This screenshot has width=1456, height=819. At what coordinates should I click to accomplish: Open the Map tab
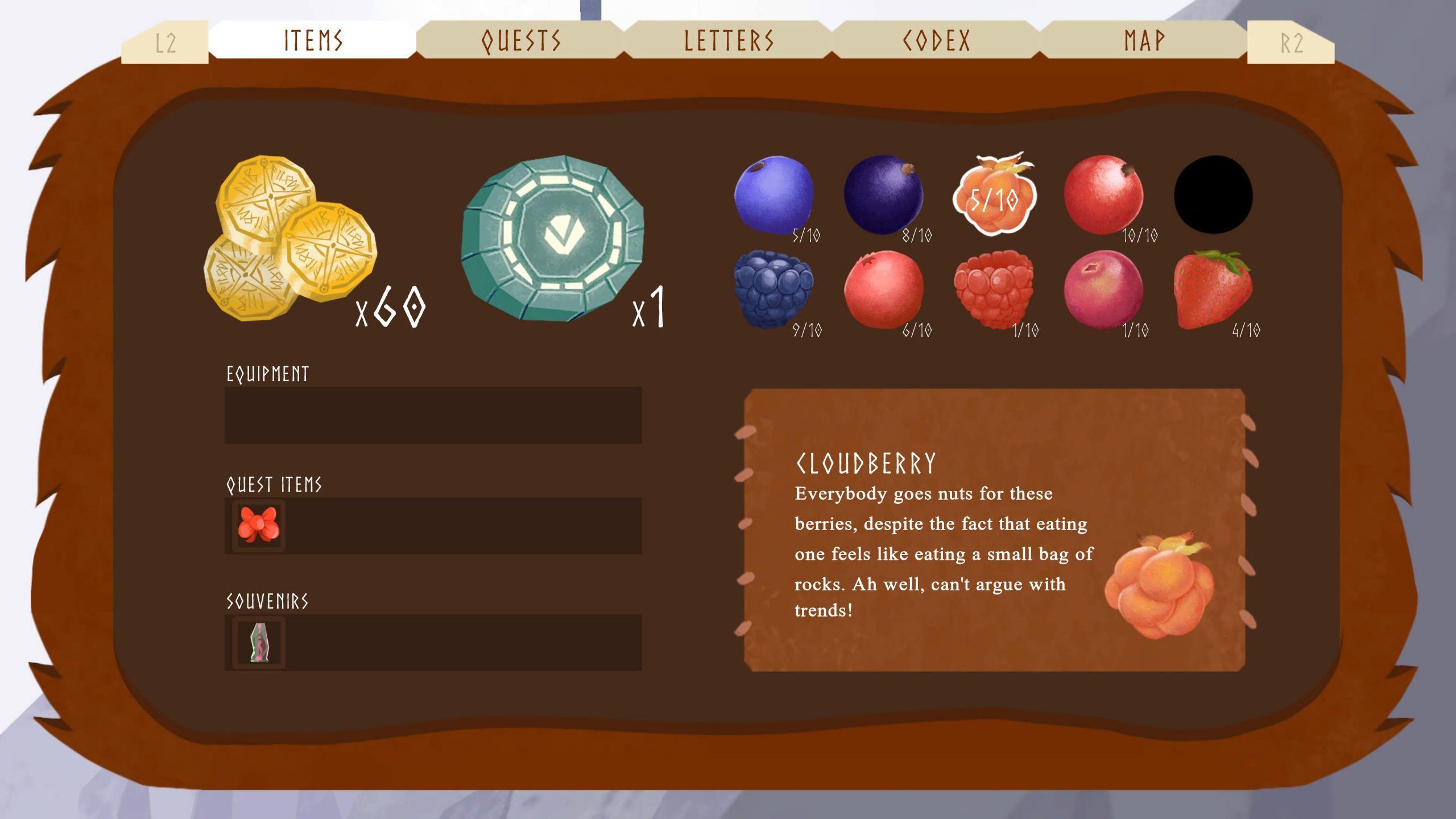point(1144,40)
